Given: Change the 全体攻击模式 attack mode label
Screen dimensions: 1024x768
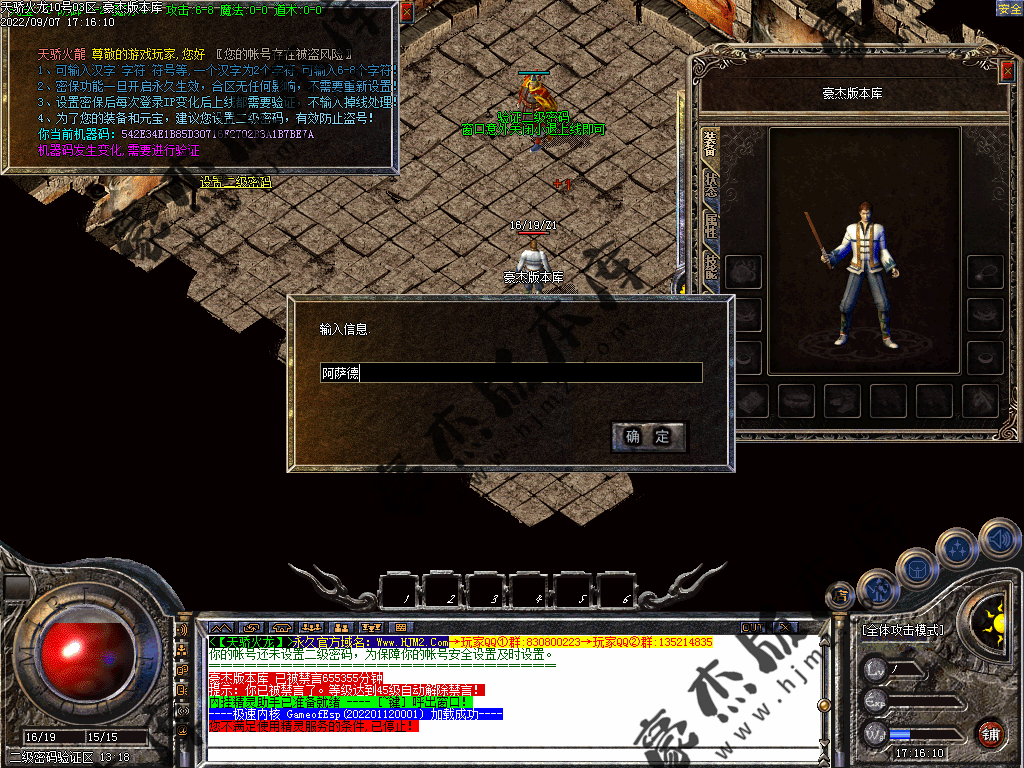Looking at the screenshot, I should [902, 630].
